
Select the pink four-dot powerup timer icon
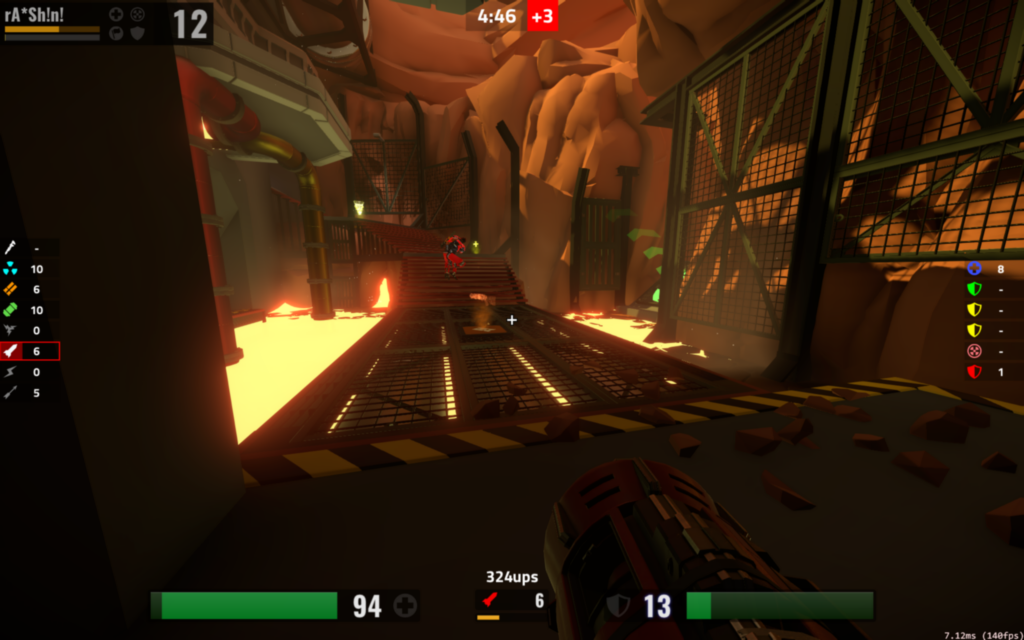point(974,351)
